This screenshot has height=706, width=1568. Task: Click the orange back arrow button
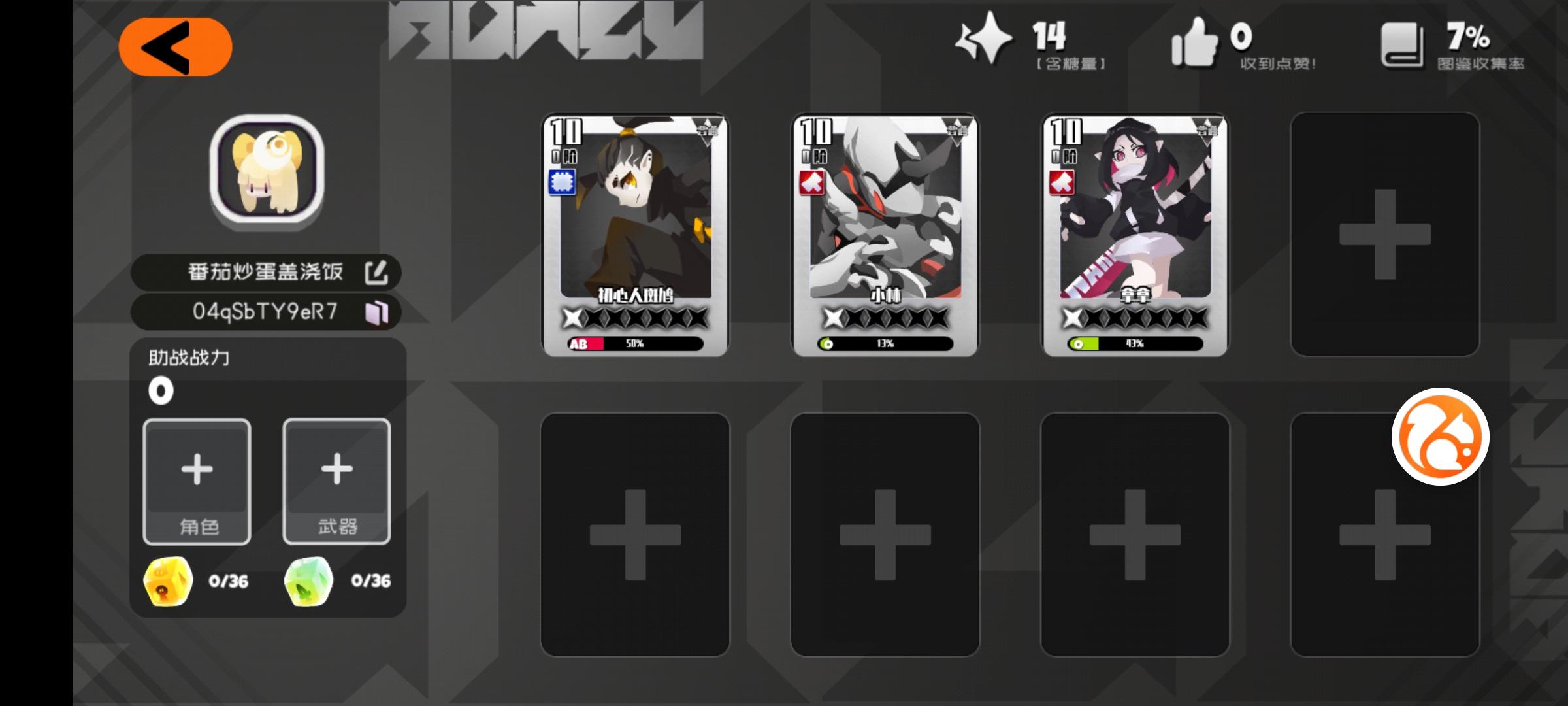[x=175, y=47]
